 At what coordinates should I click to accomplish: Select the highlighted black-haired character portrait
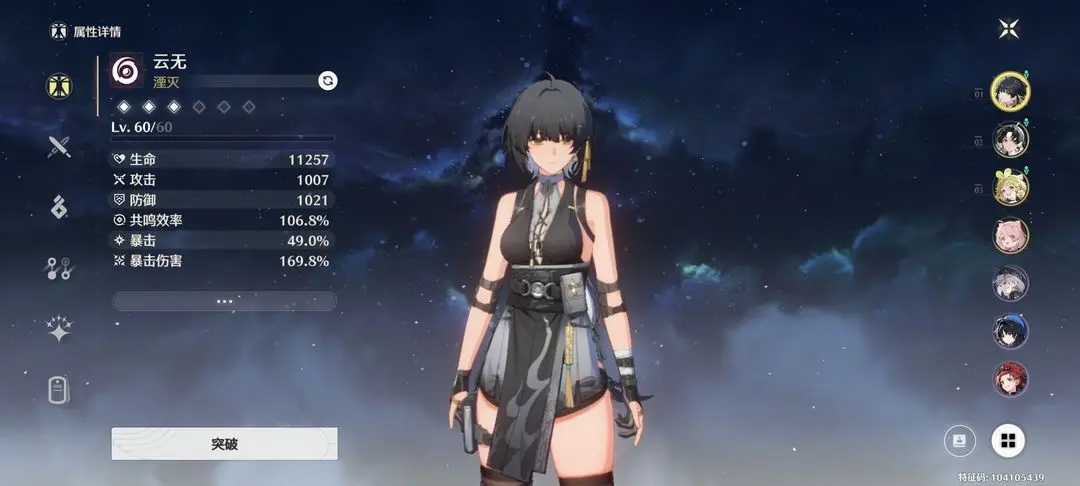coord(1010,92)
